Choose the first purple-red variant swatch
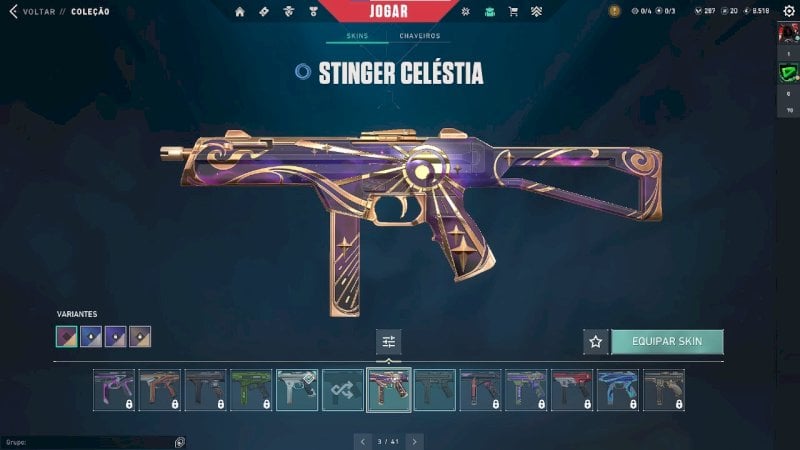The height and width of the screenshot is (450, 800). tap(67, 337)
